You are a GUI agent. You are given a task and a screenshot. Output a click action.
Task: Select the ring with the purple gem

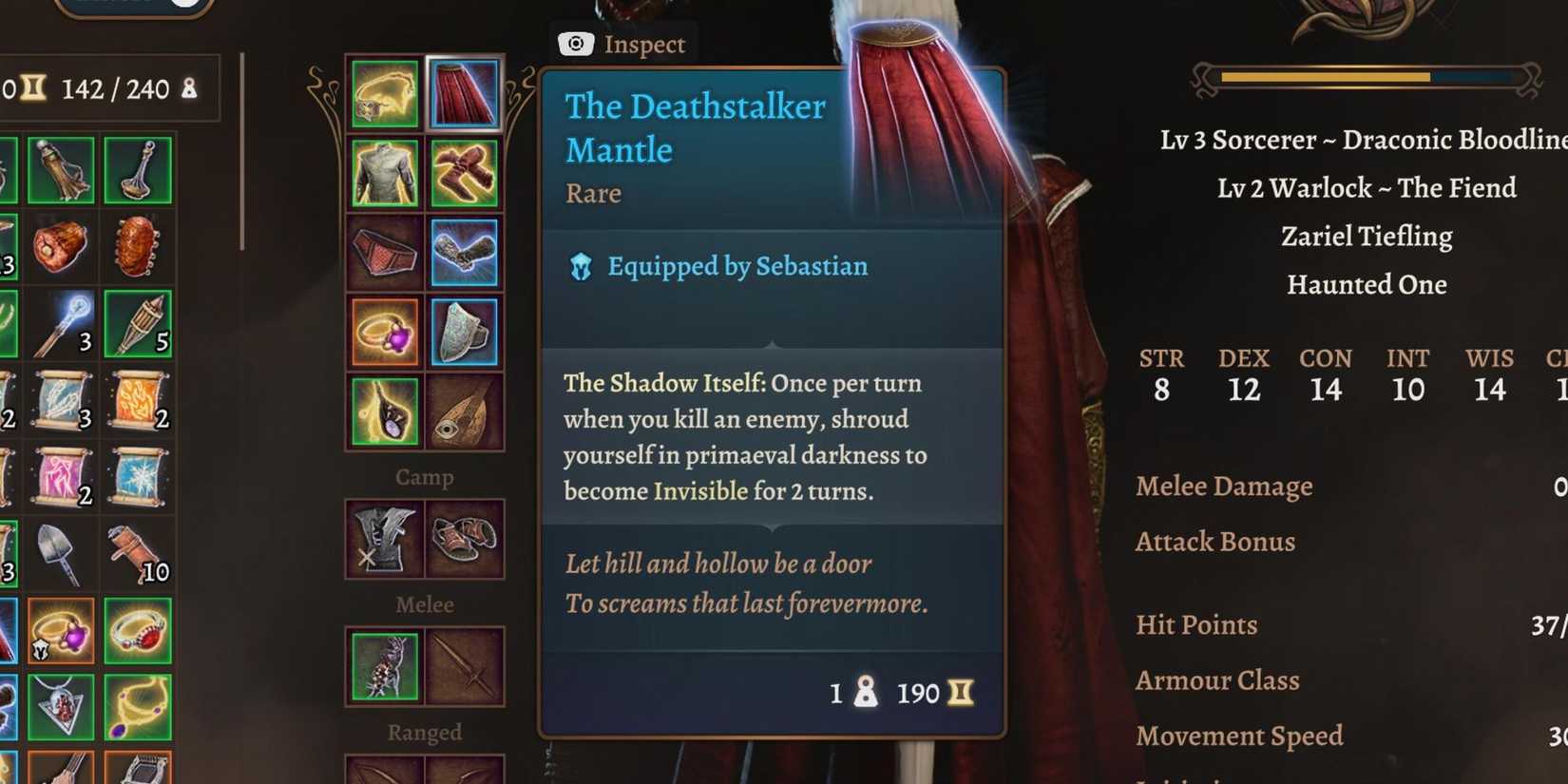[384, 331]
